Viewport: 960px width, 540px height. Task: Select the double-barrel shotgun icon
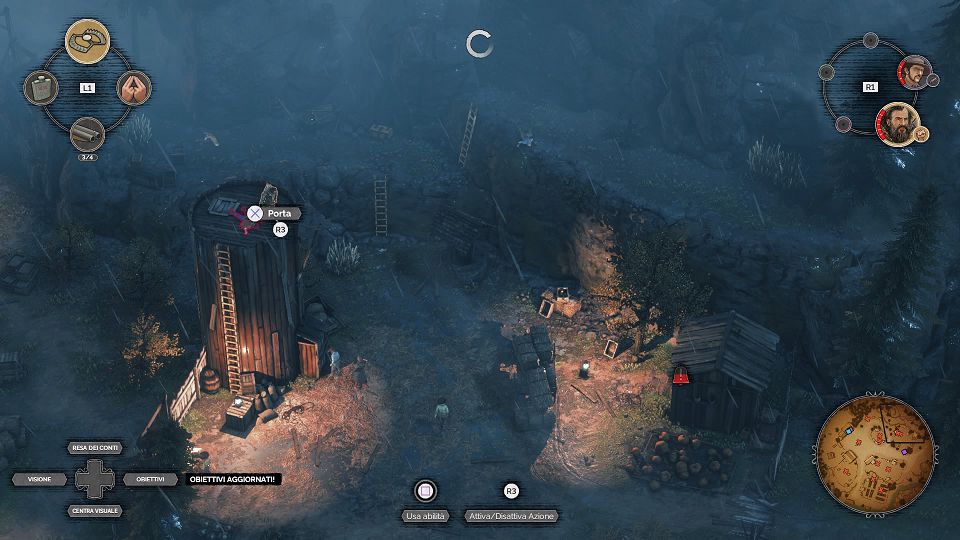87,134
